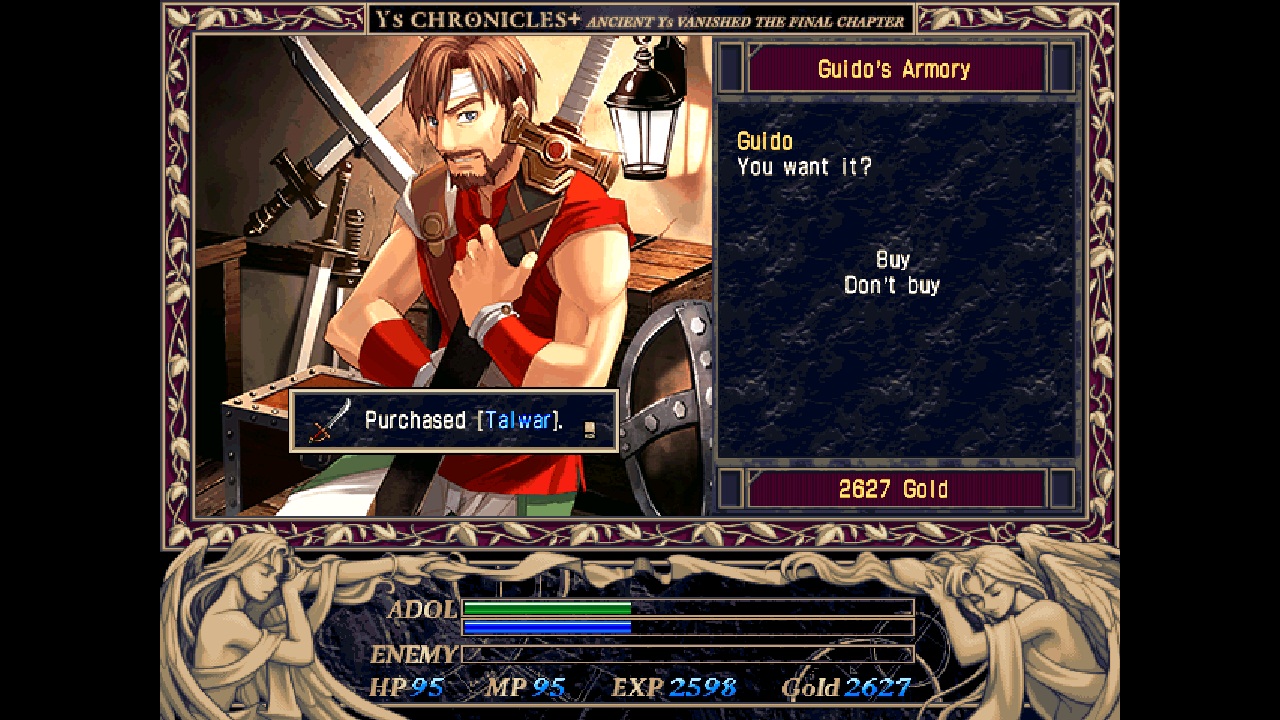Image resolution: width=1280 pixels, height=720 pixels.
Task: Select the Don't buy option
Action: (891, 284)
